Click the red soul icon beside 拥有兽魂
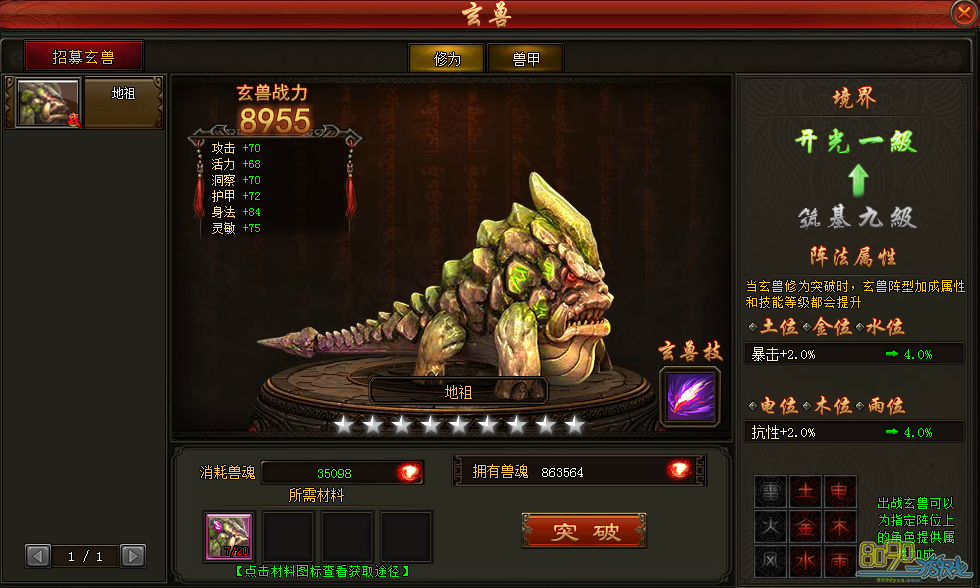This screenshot has width=980, height=588. click(x=680, y=471)
